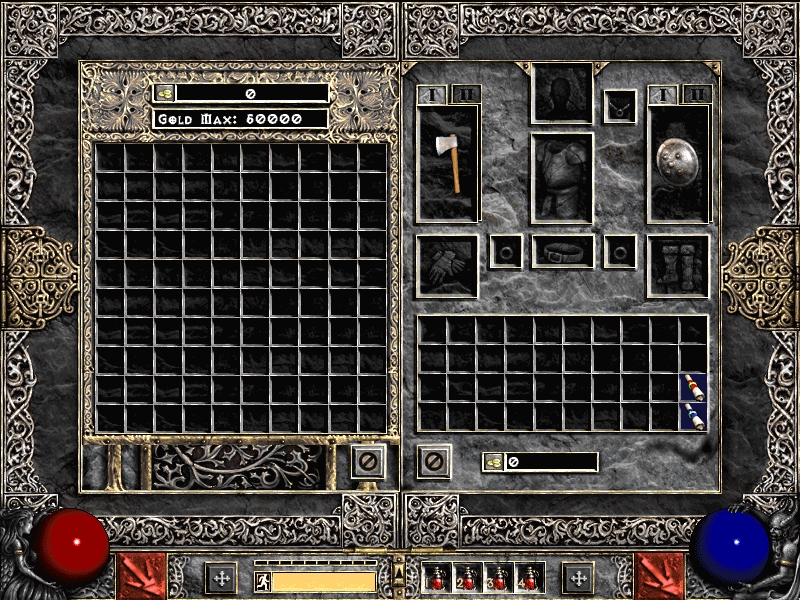This screenshot has height=600, width=800.
Task: Click the inventory gold coins button
Action: (494, 462)
